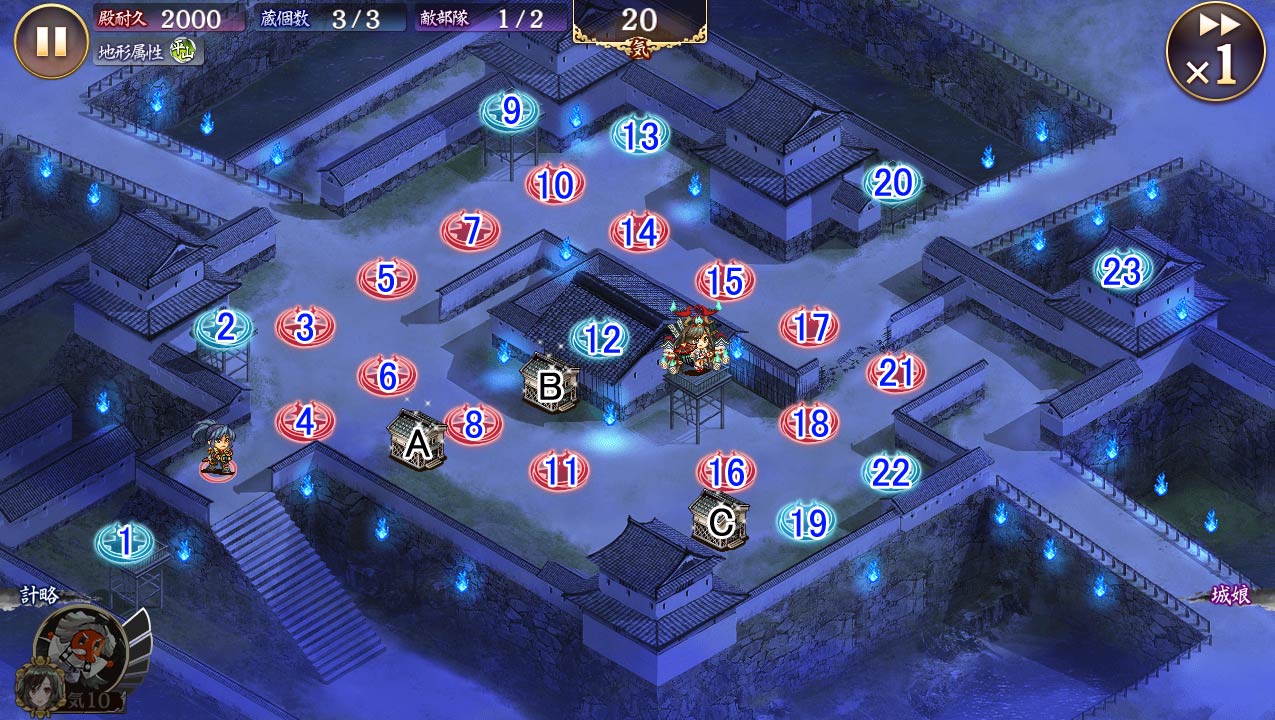Select deployment tile 1

pyautogui.click(x=125, y=543)
